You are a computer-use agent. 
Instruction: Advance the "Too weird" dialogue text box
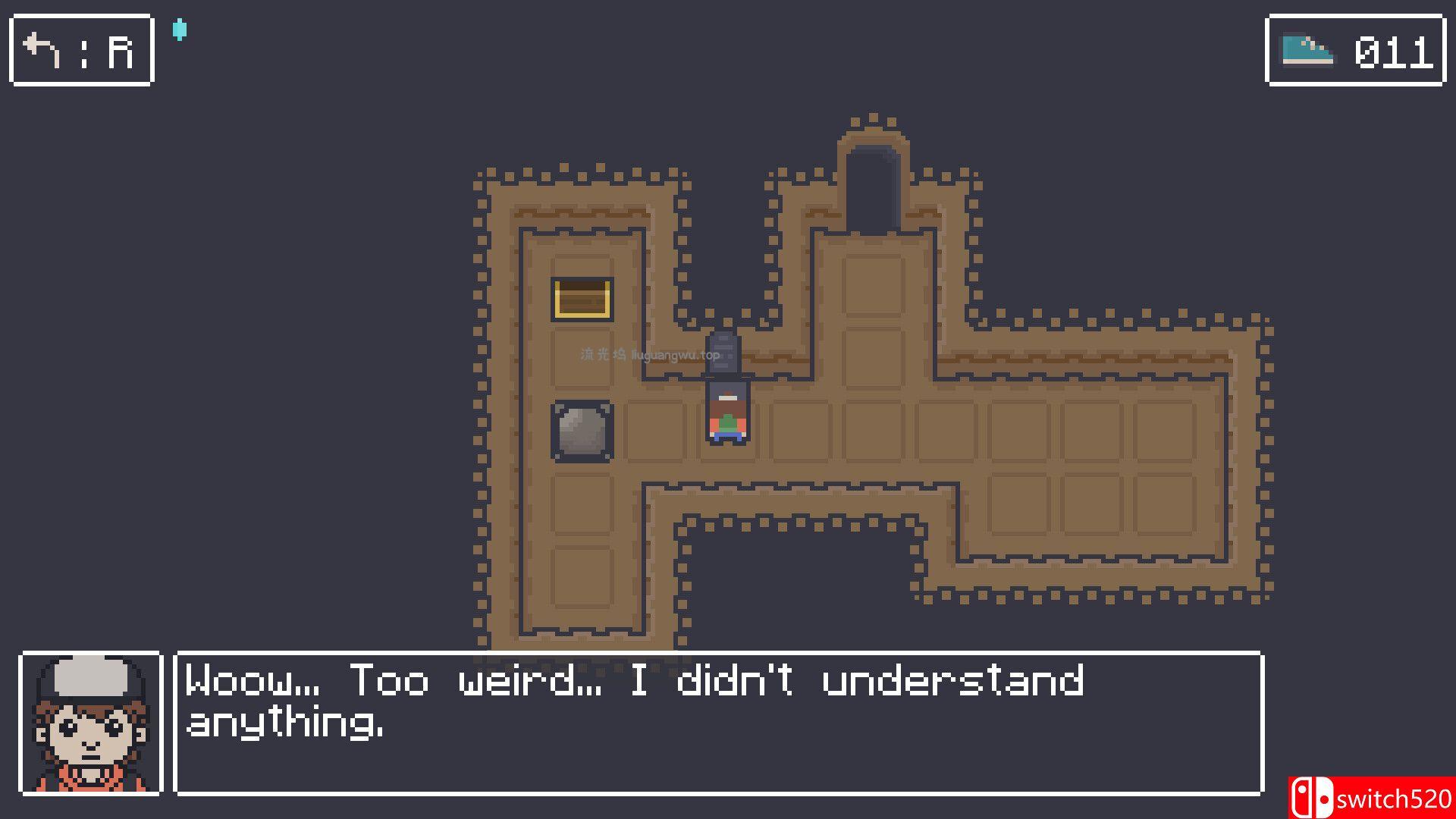tap(718, 723)
